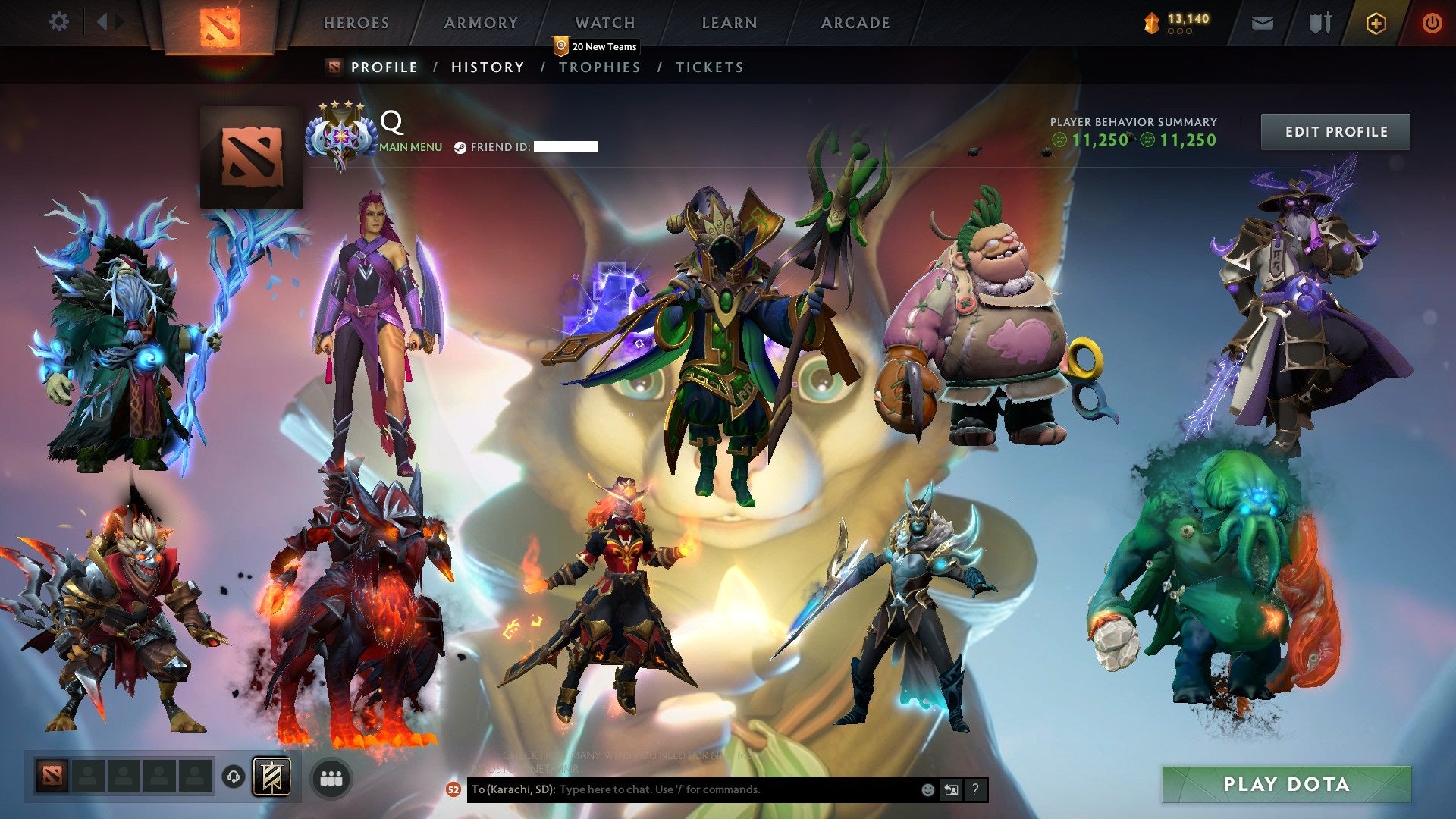Open the help question mark icon
This screenshot has width=1456, height=819.
[974, 789]
